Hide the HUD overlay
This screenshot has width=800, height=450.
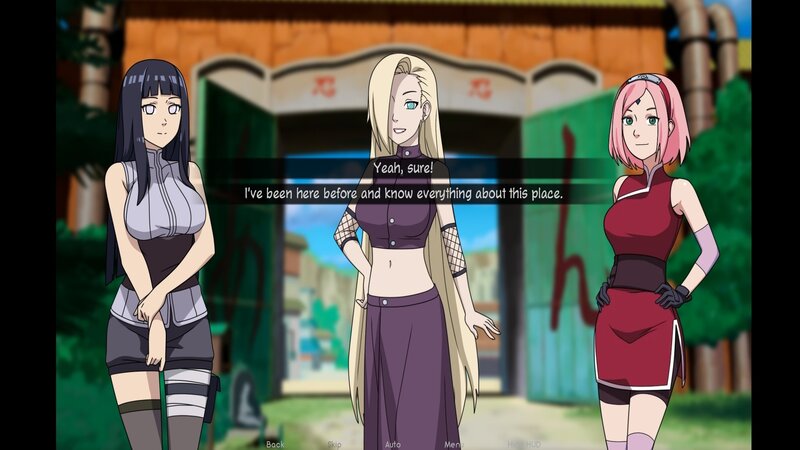pyautogui.click(x=523, y=443)
